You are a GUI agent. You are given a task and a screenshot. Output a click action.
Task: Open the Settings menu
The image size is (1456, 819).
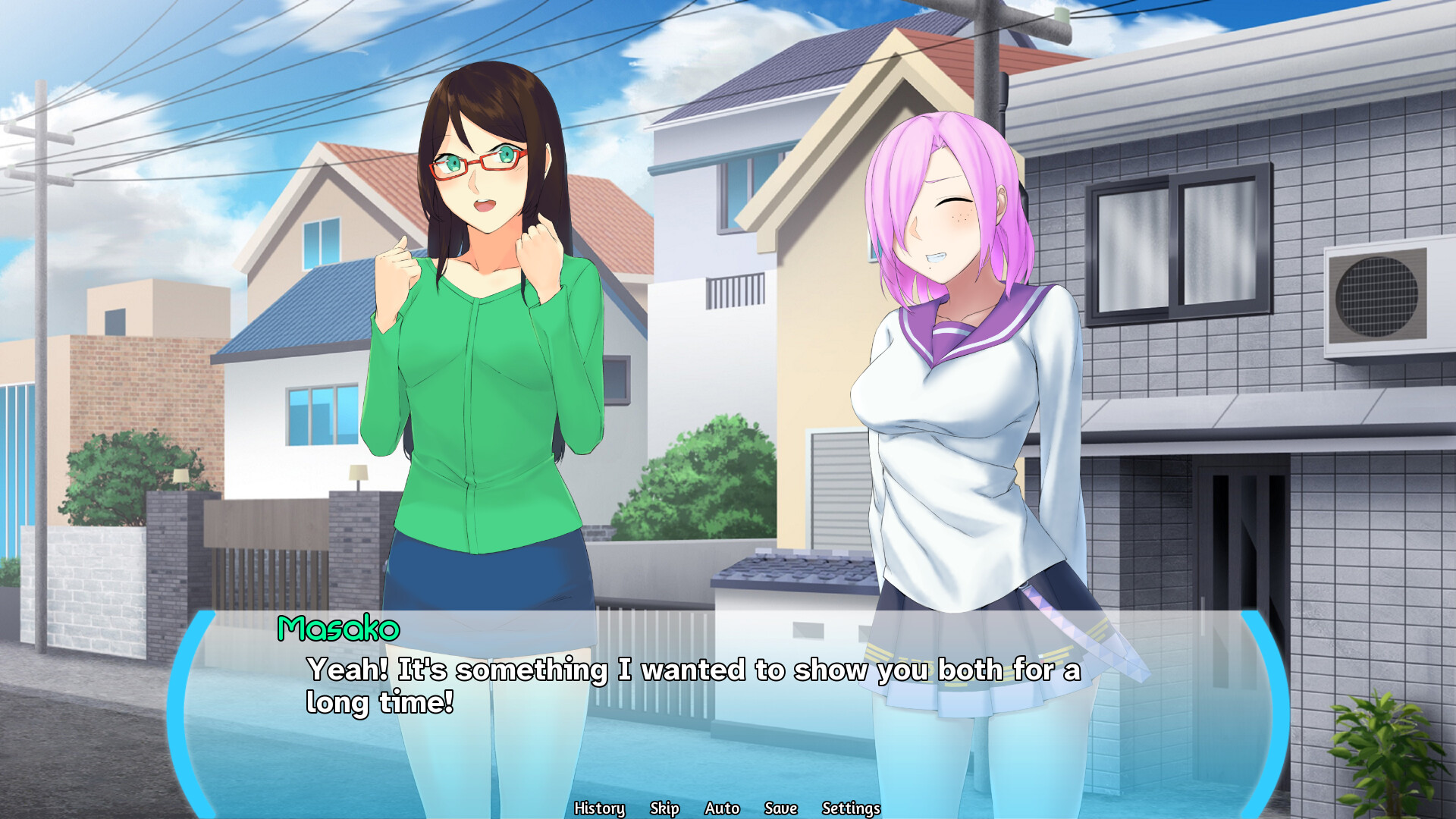pos(851,808)
